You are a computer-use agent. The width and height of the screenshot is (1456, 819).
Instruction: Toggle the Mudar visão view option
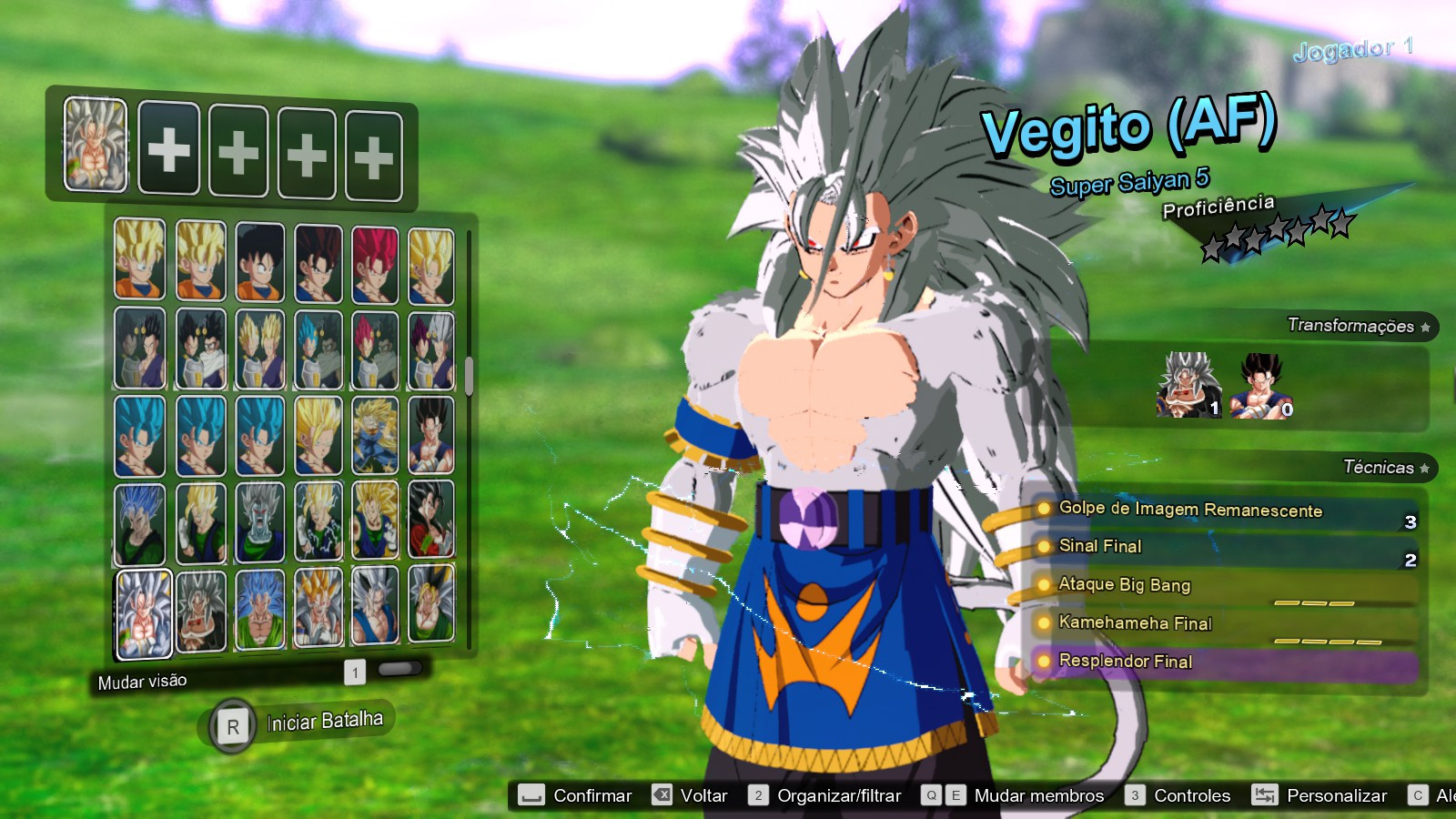pos(142,680)
